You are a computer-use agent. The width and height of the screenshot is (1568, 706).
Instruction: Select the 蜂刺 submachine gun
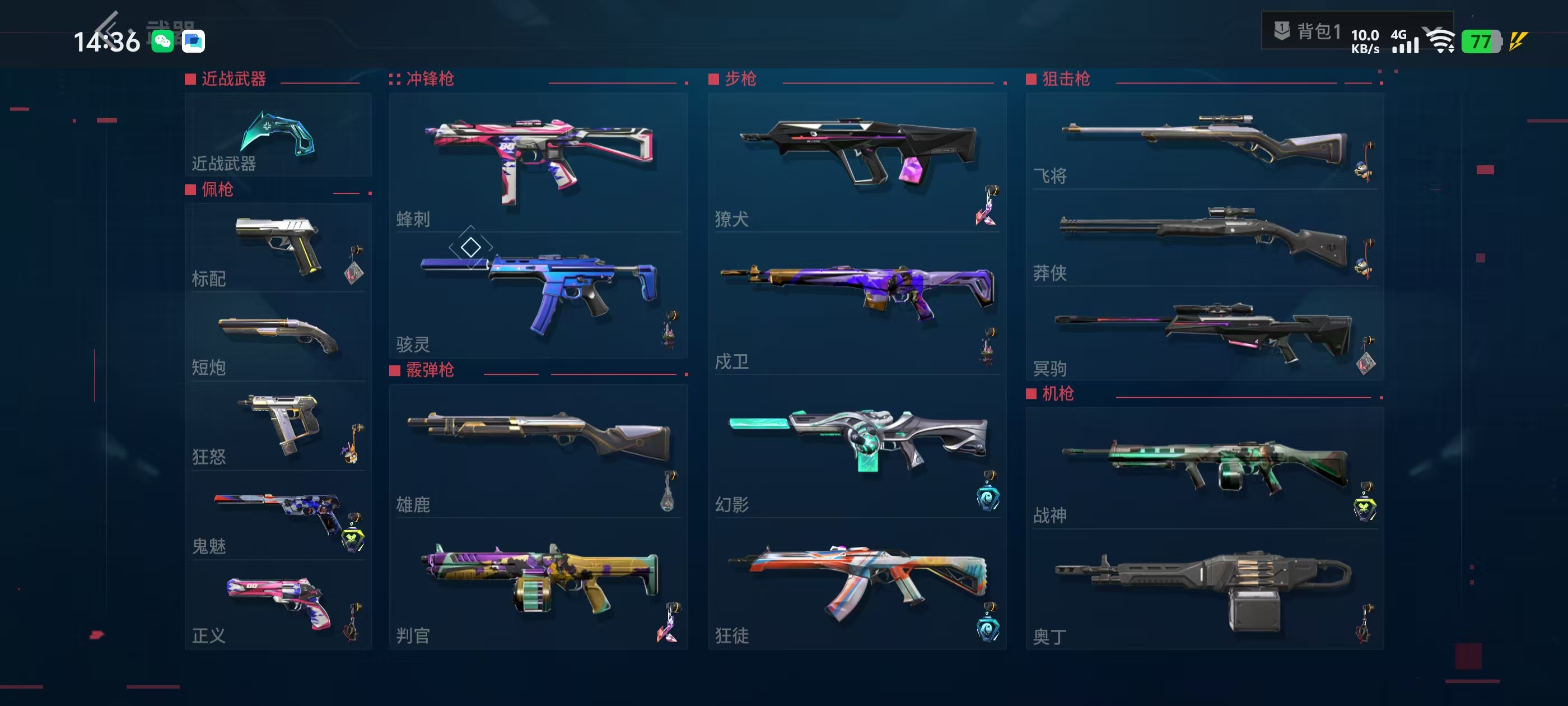tap(538, 162)
